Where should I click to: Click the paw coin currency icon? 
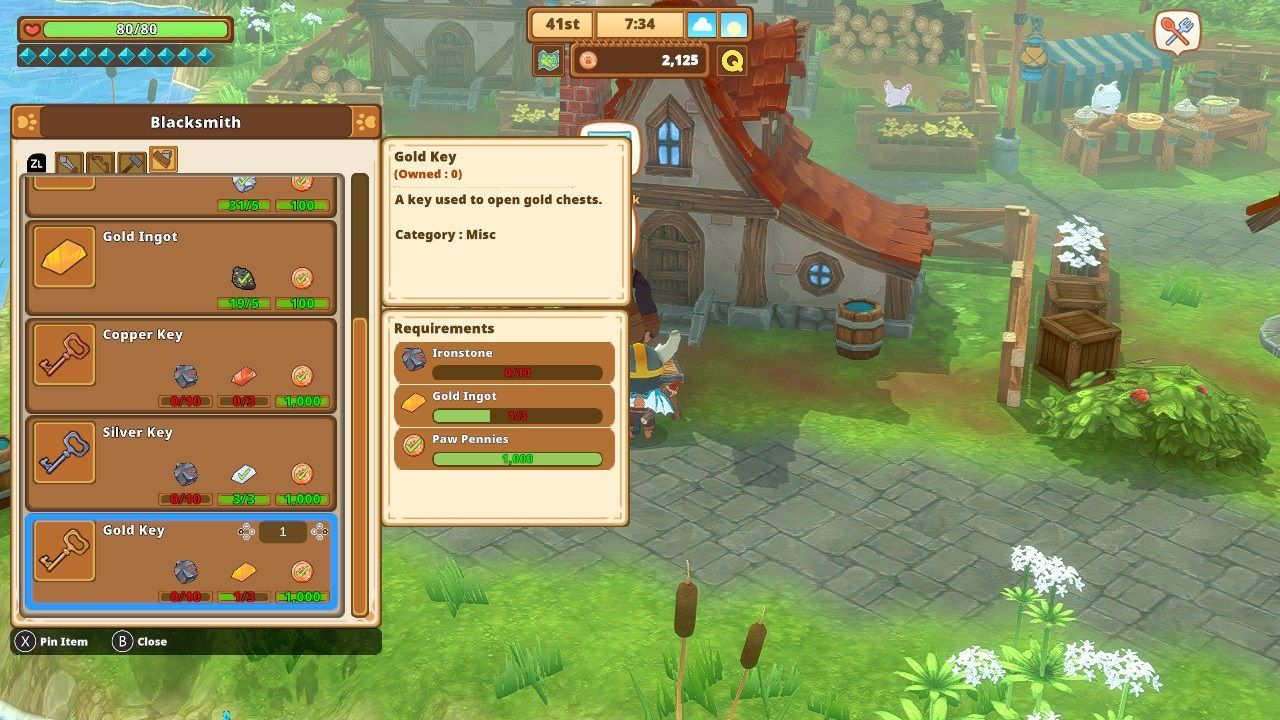click(x=587, y=60)
